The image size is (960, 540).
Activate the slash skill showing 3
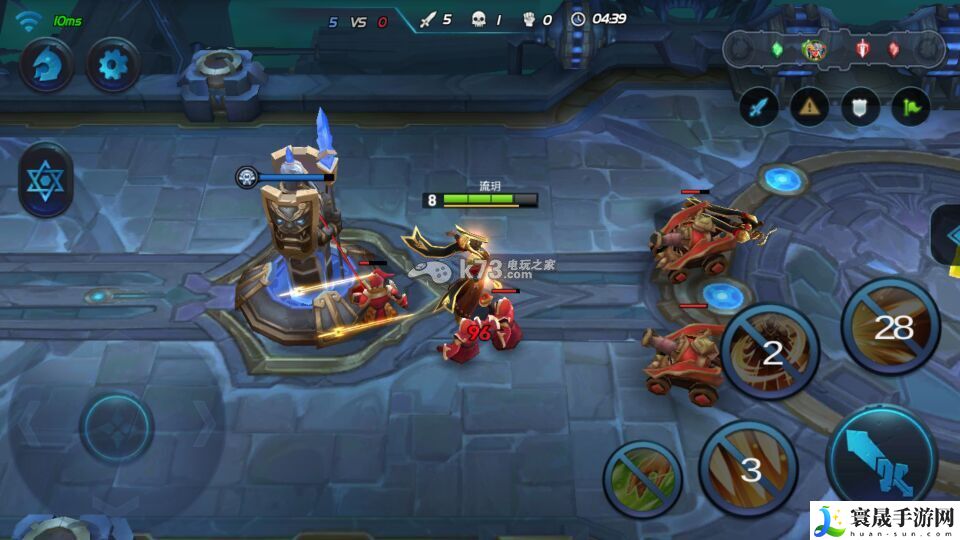(749, 467)
